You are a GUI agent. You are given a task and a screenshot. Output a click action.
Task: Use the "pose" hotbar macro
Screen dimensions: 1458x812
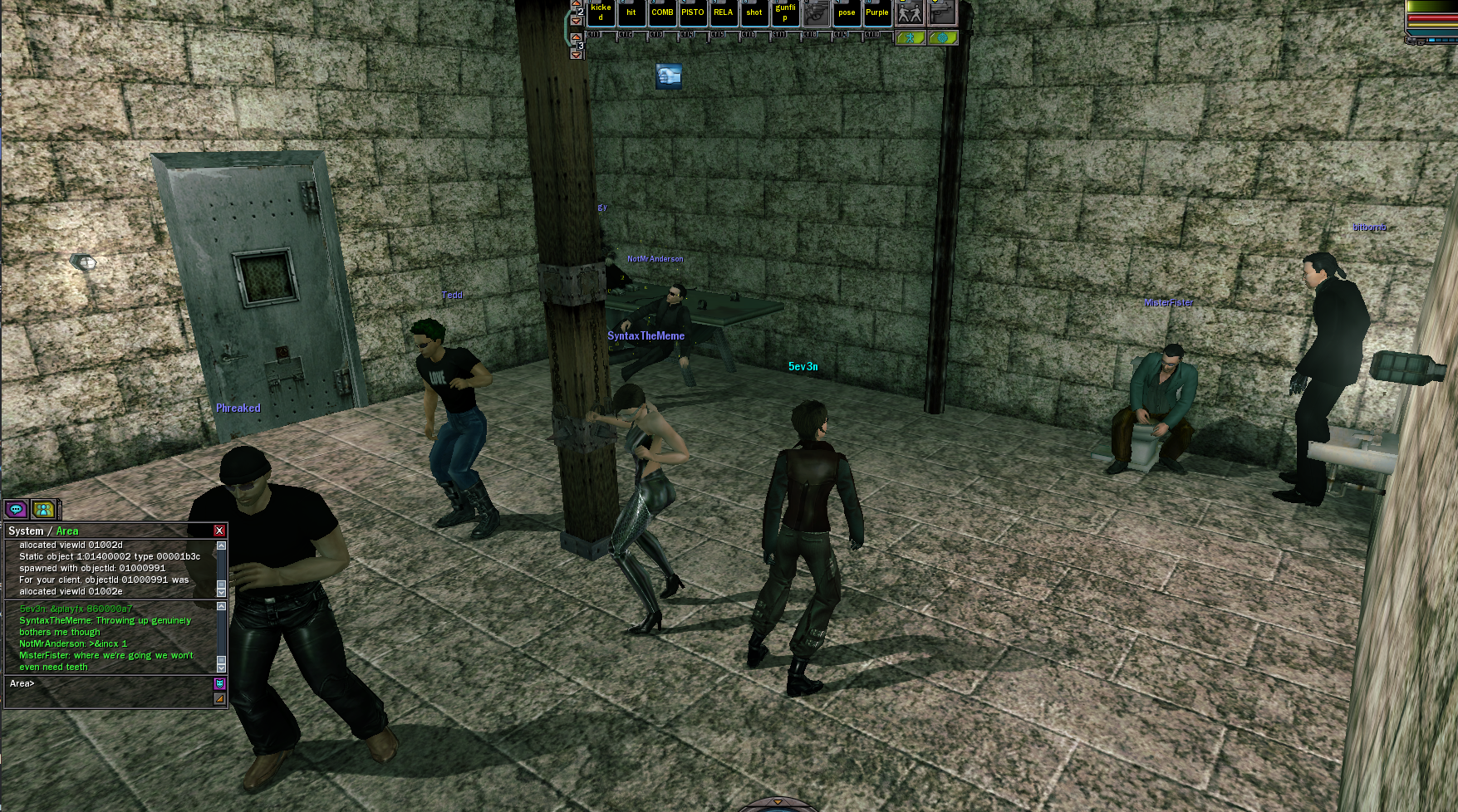(x=847, y=12)
